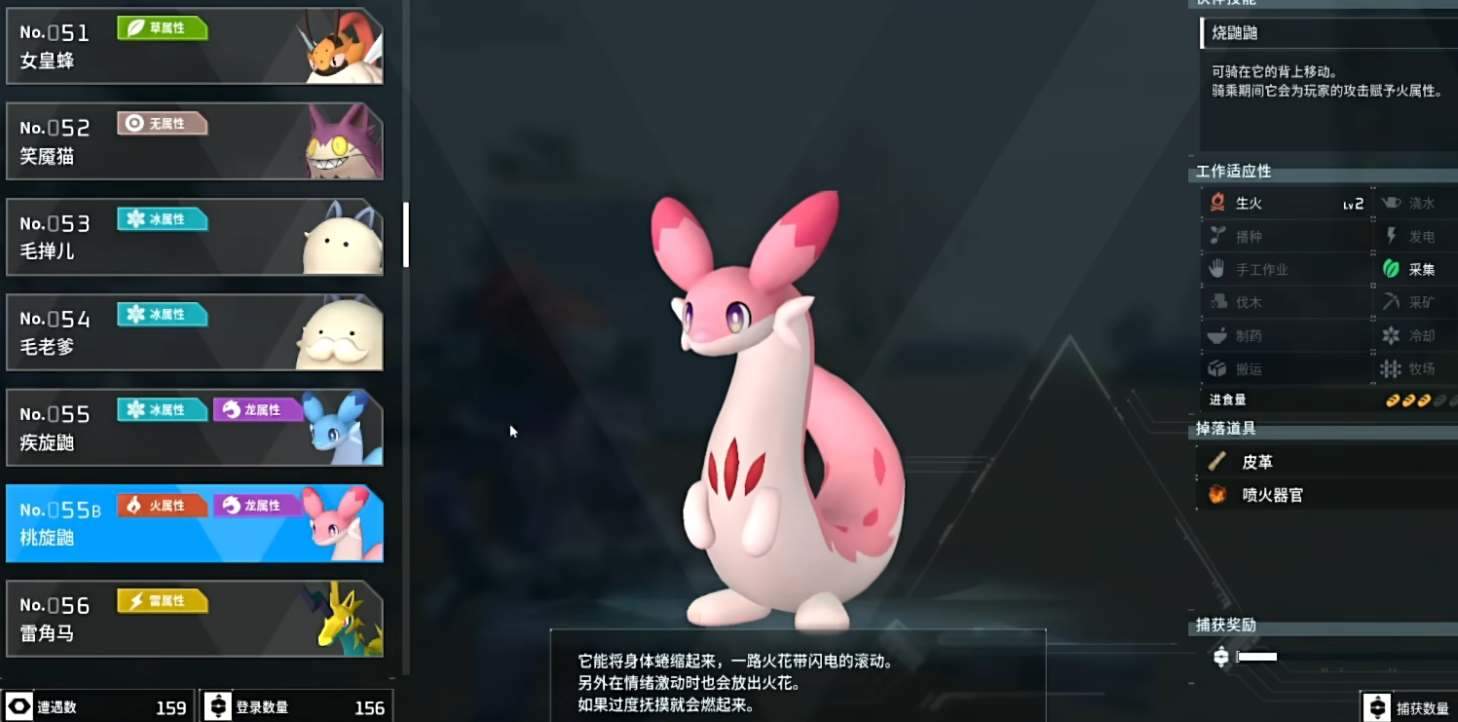Toggle the dragon type (龙属性) badge on 疾旋鼬

click(x=259, y=410)
